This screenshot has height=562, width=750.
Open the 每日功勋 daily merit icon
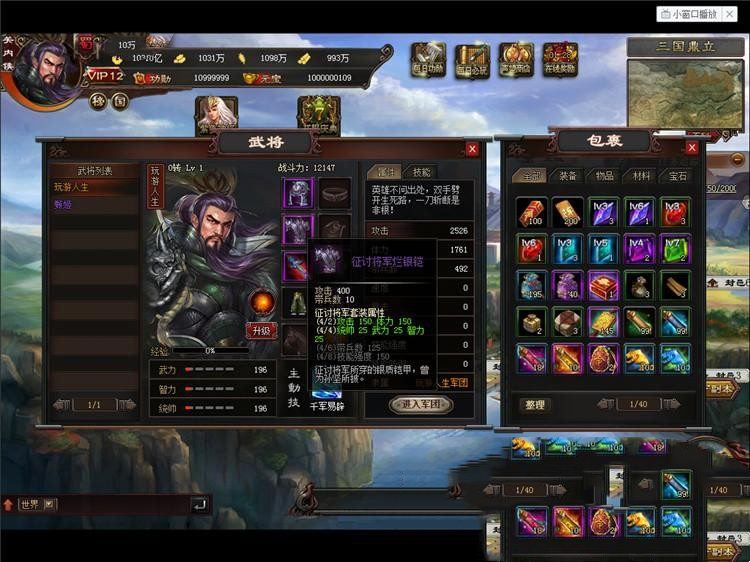(428, 59)
